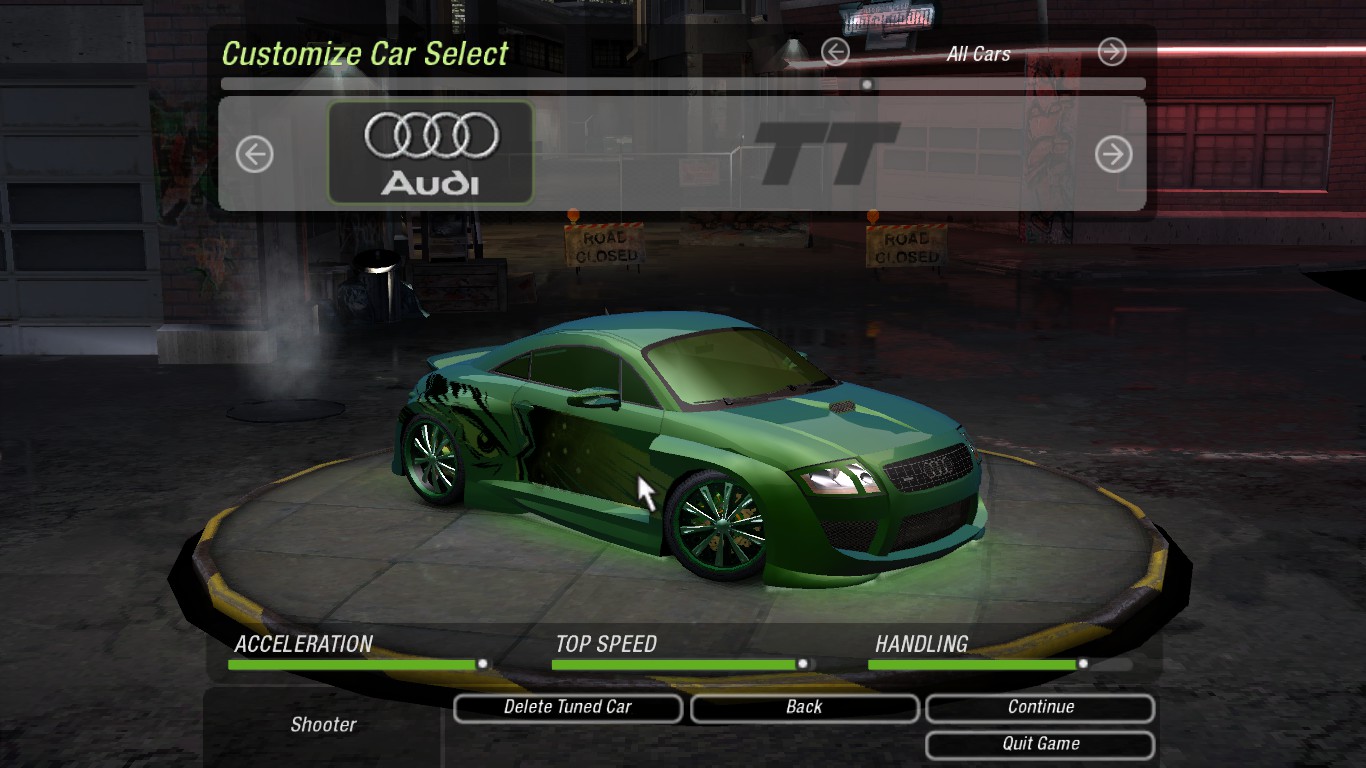Select the Audi brand logo tile
This screenshot has height=768, width=1366.
click(x=431, y=152)
